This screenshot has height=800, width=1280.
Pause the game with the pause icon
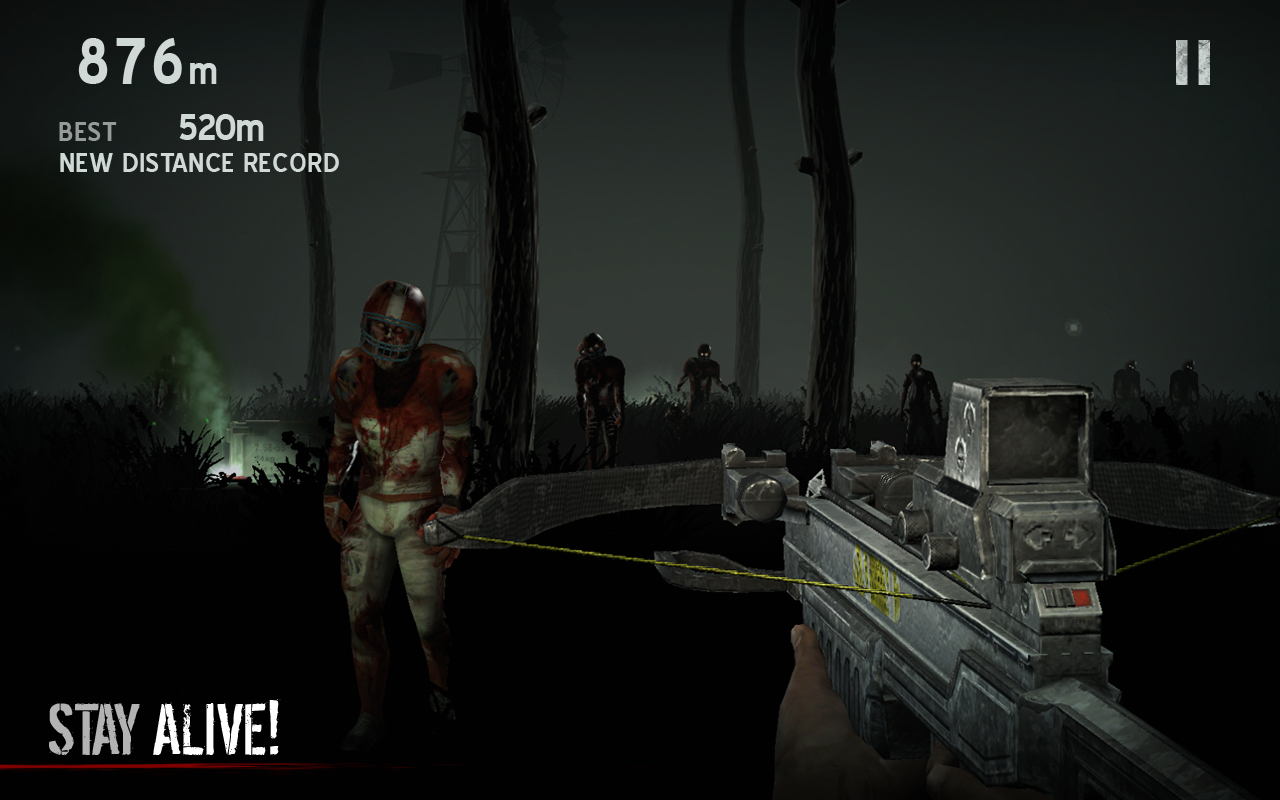pos(1192,63)
